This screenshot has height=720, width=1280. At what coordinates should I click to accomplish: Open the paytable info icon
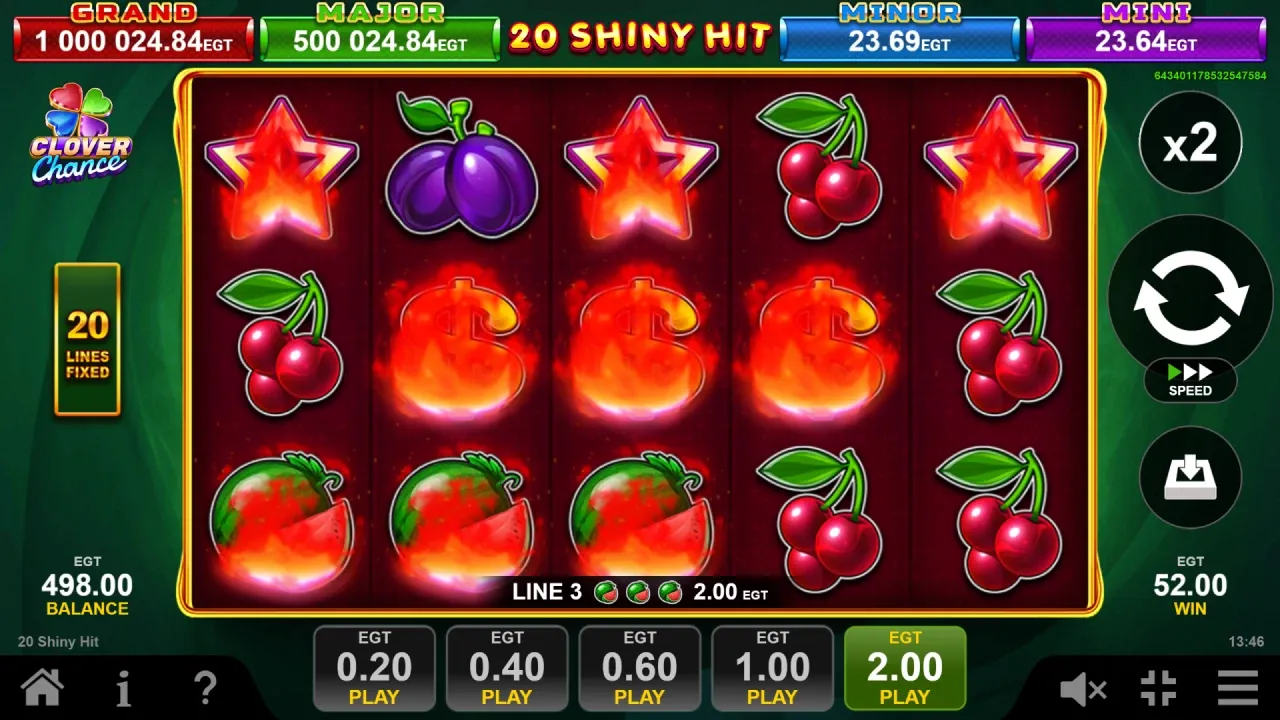click(x=123, y=688)
